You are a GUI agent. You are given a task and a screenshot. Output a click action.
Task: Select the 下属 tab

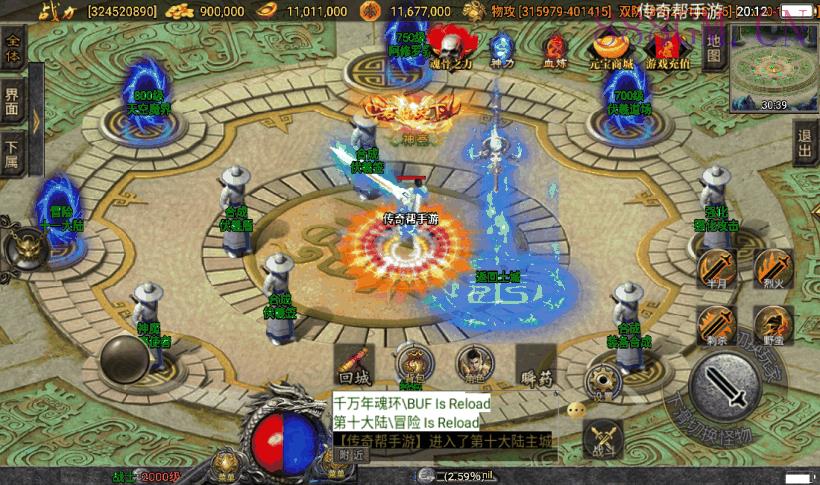click(12, 150)
